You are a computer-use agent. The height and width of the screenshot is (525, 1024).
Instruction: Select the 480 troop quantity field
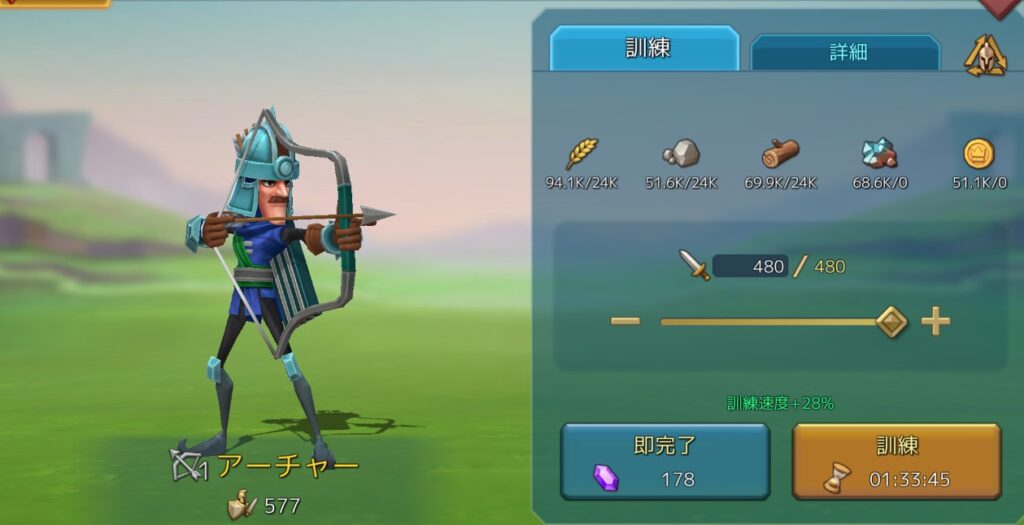(750, 266)
